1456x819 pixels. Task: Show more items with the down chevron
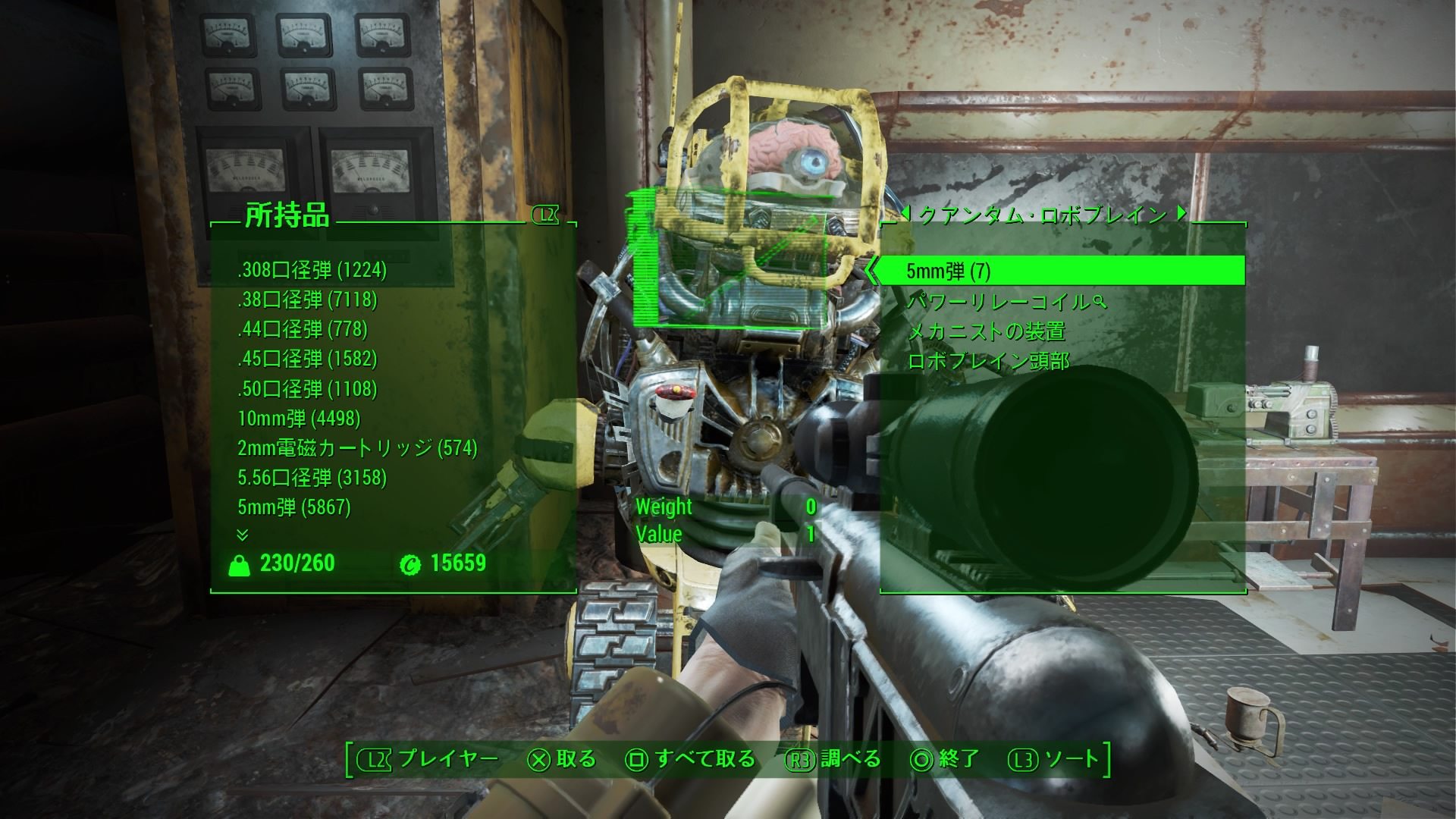click(x=243, y=535)
